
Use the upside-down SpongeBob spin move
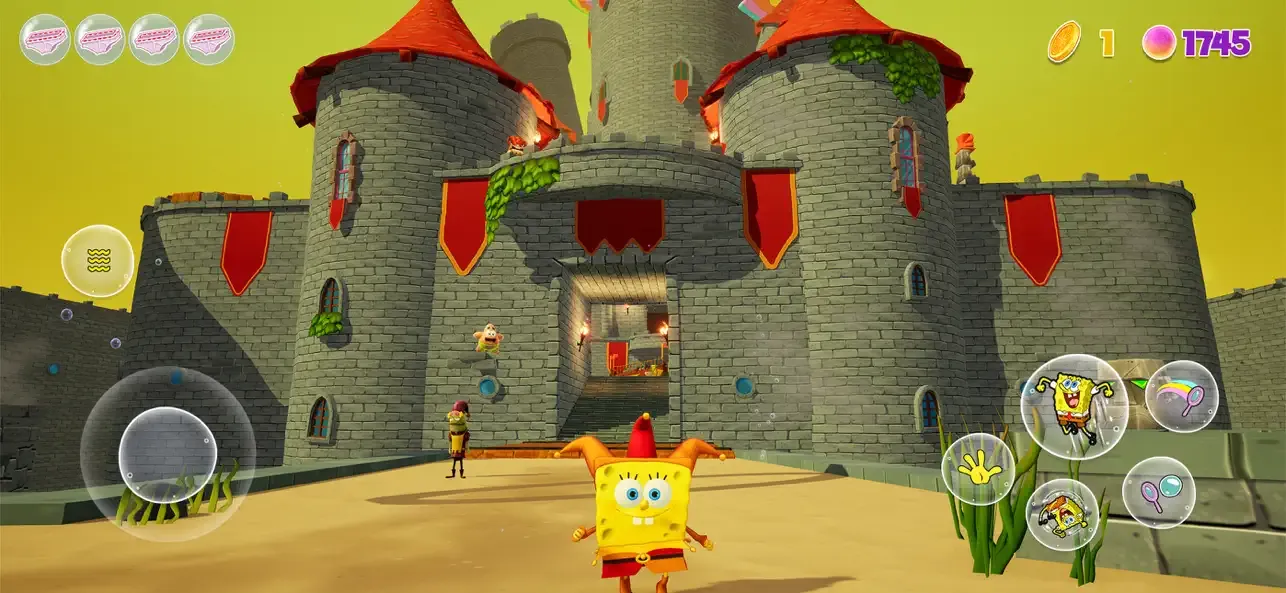(x=1062, y=514)
